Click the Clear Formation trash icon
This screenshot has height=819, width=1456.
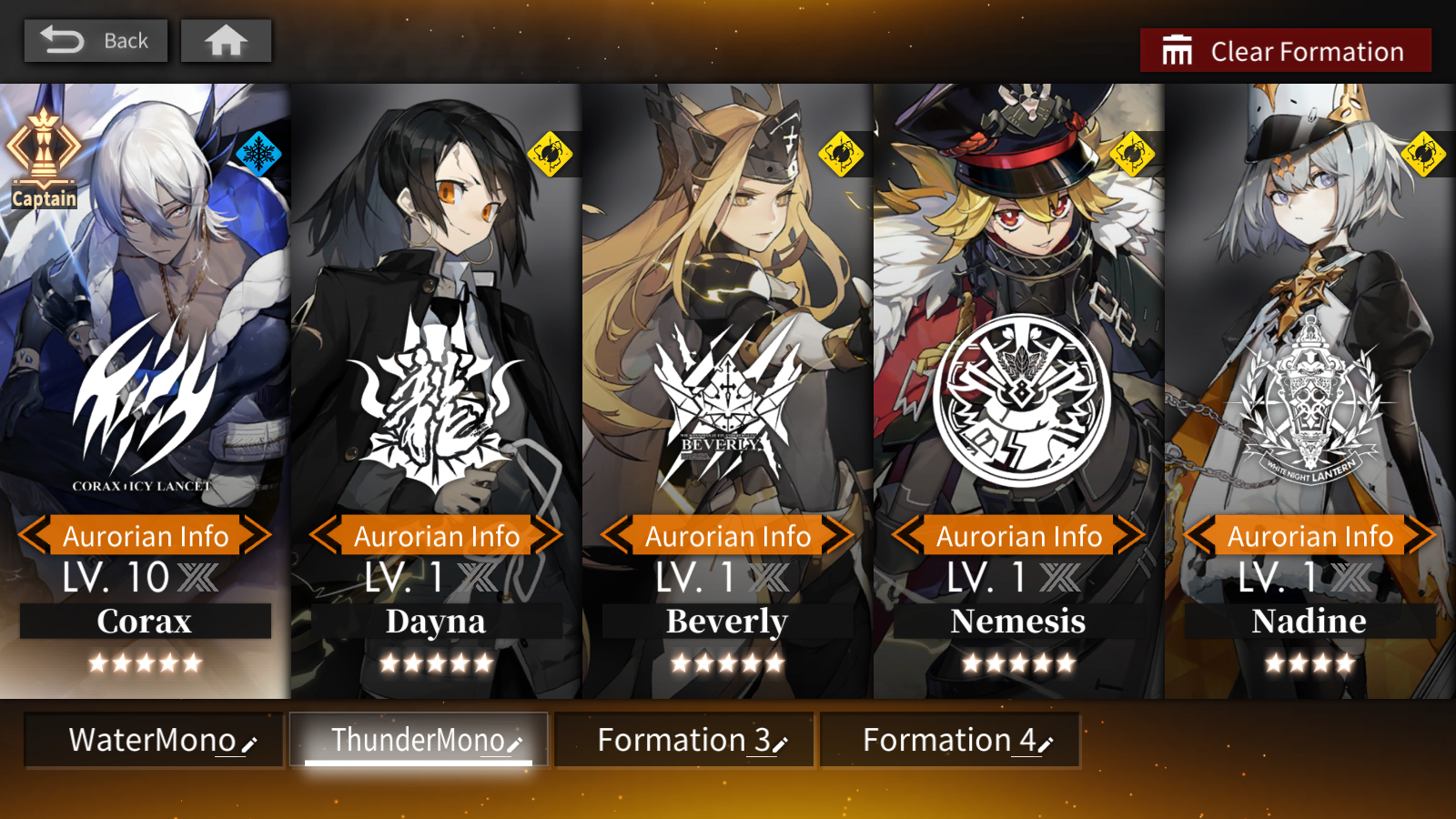pos(1176,50)
